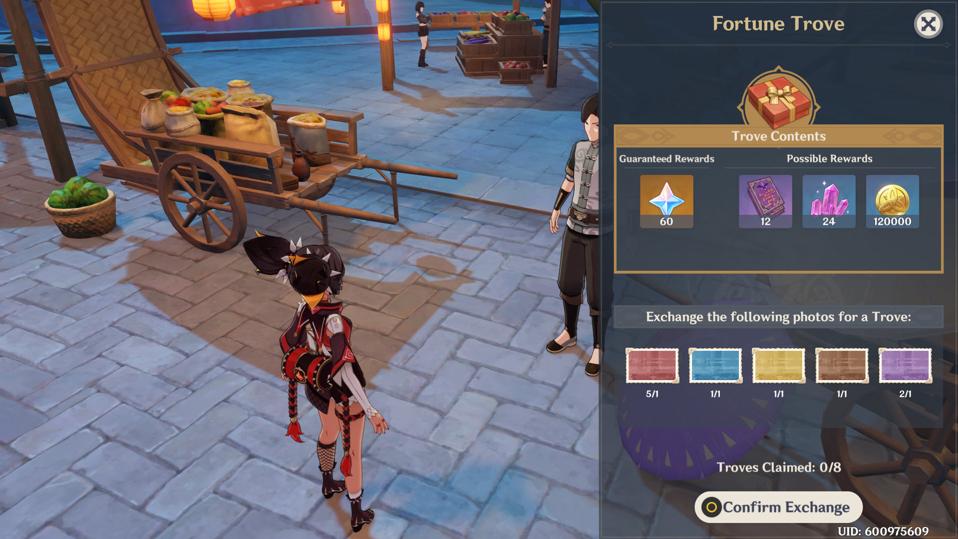The image size is (958, 539).
Task: Select the red photo thumbnail
Action: (652, 365)
